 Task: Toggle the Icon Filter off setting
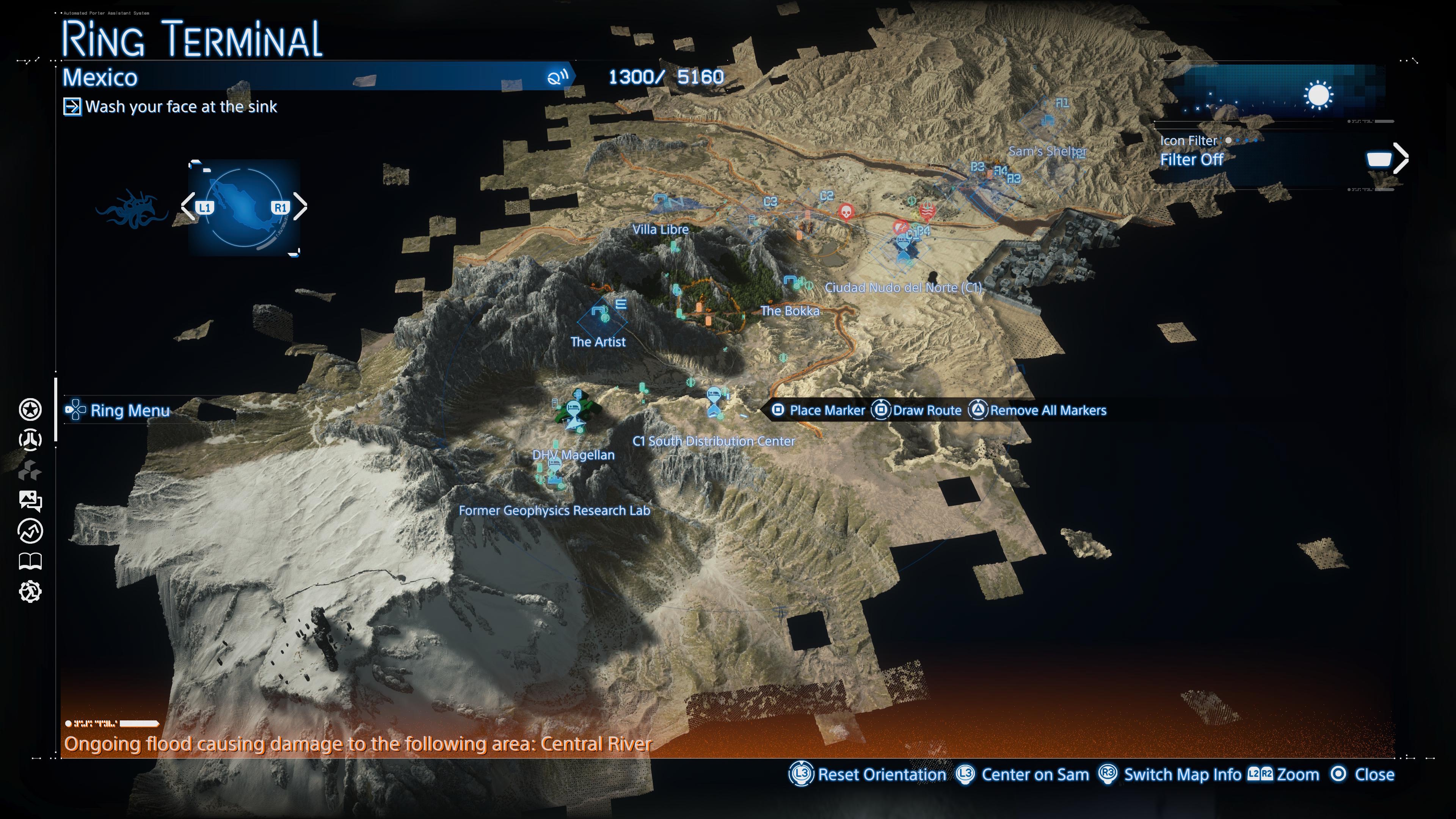pyautogui.click(x=1192, y=160)
